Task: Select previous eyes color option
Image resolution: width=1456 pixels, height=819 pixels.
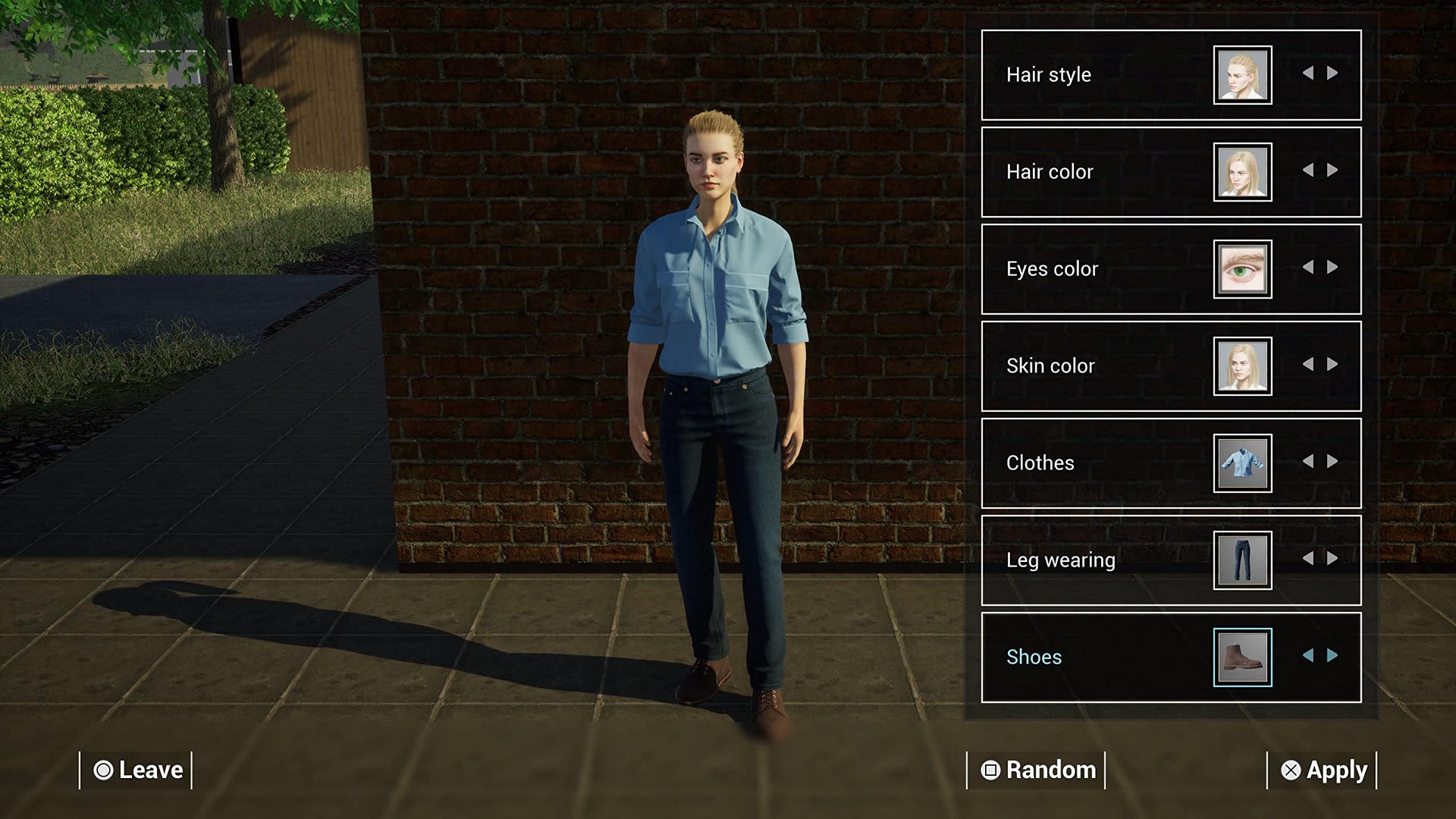Action: pos(1308,268)
